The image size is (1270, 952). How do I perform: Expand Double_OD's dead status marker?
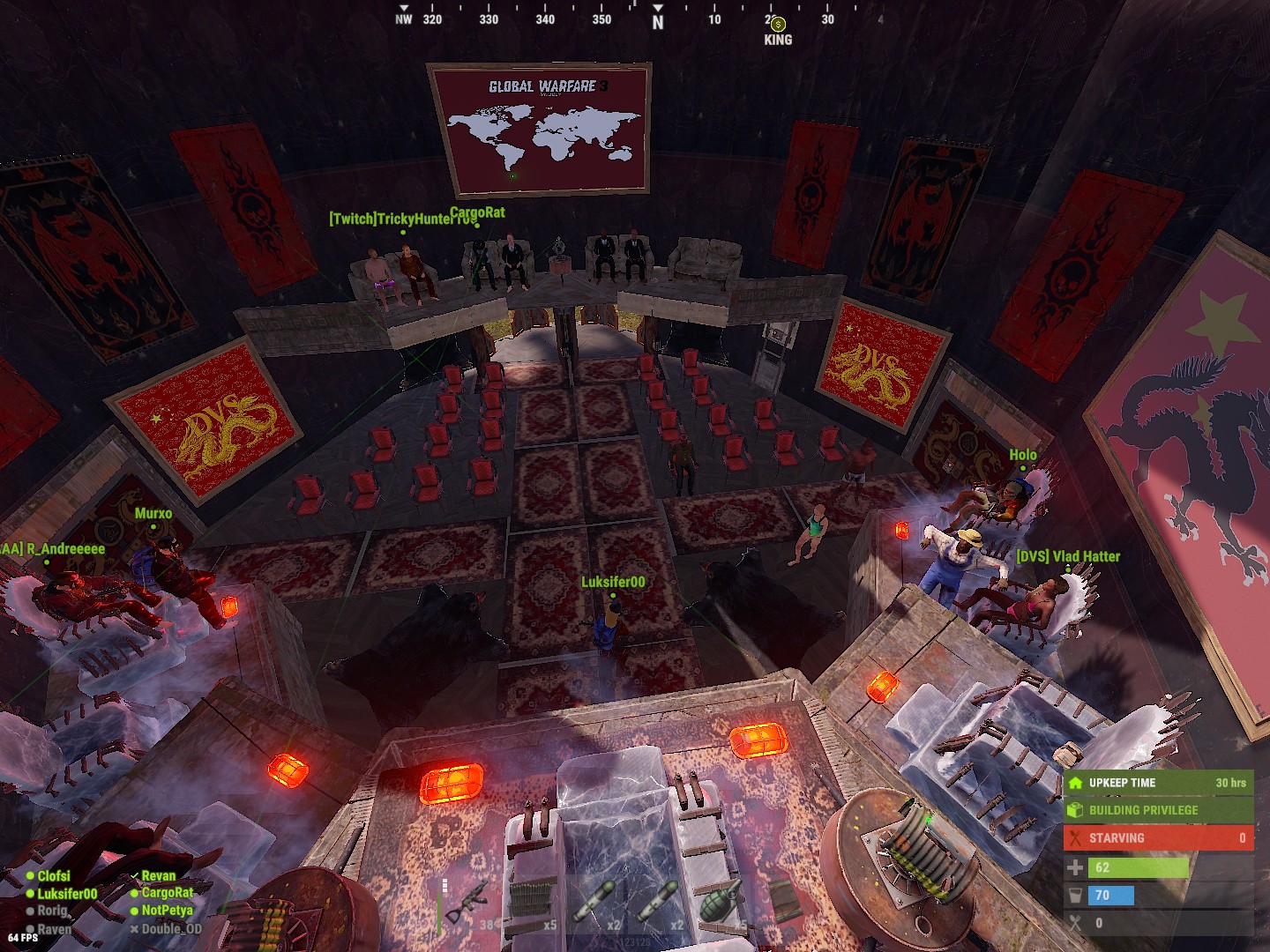133,929
